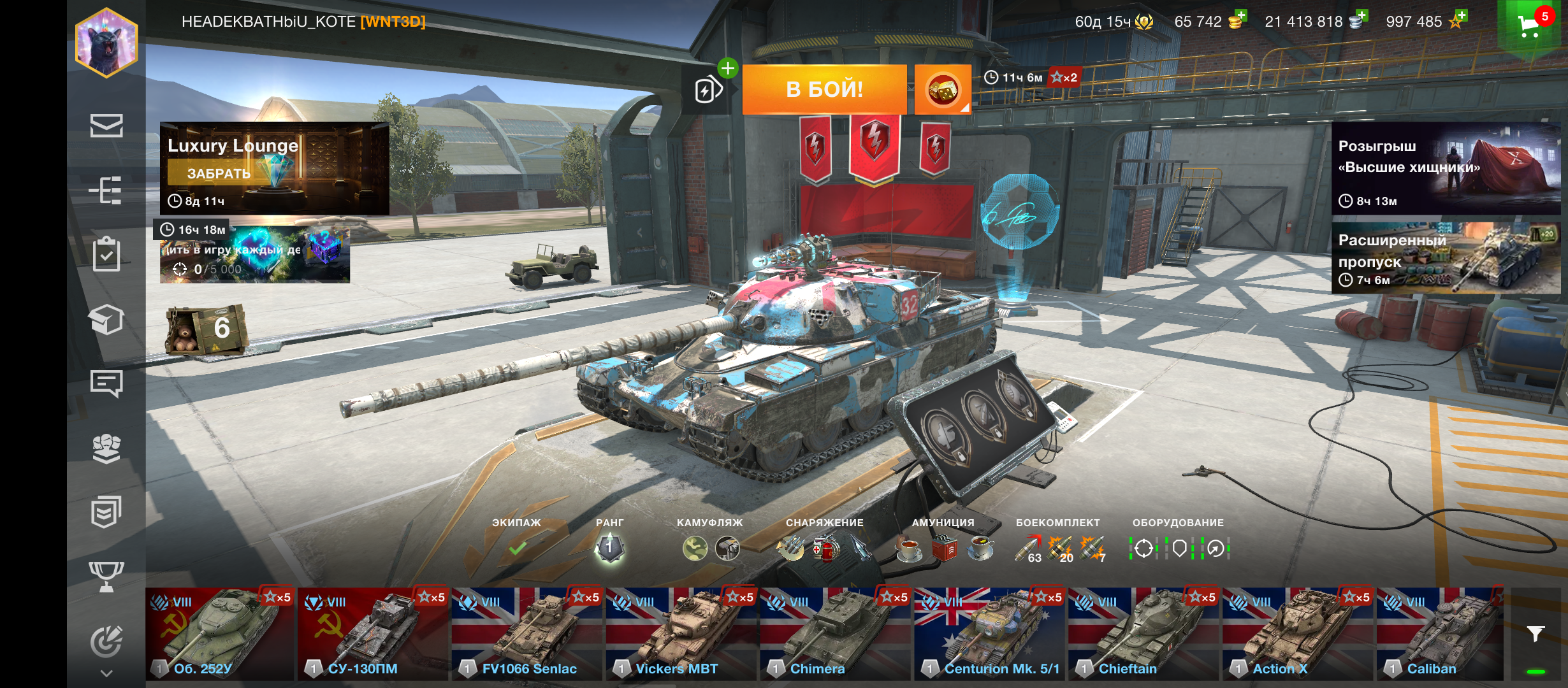Open the player profile avatar
This screenshot has height=688, width=1568.
click(x=106, y=43)
